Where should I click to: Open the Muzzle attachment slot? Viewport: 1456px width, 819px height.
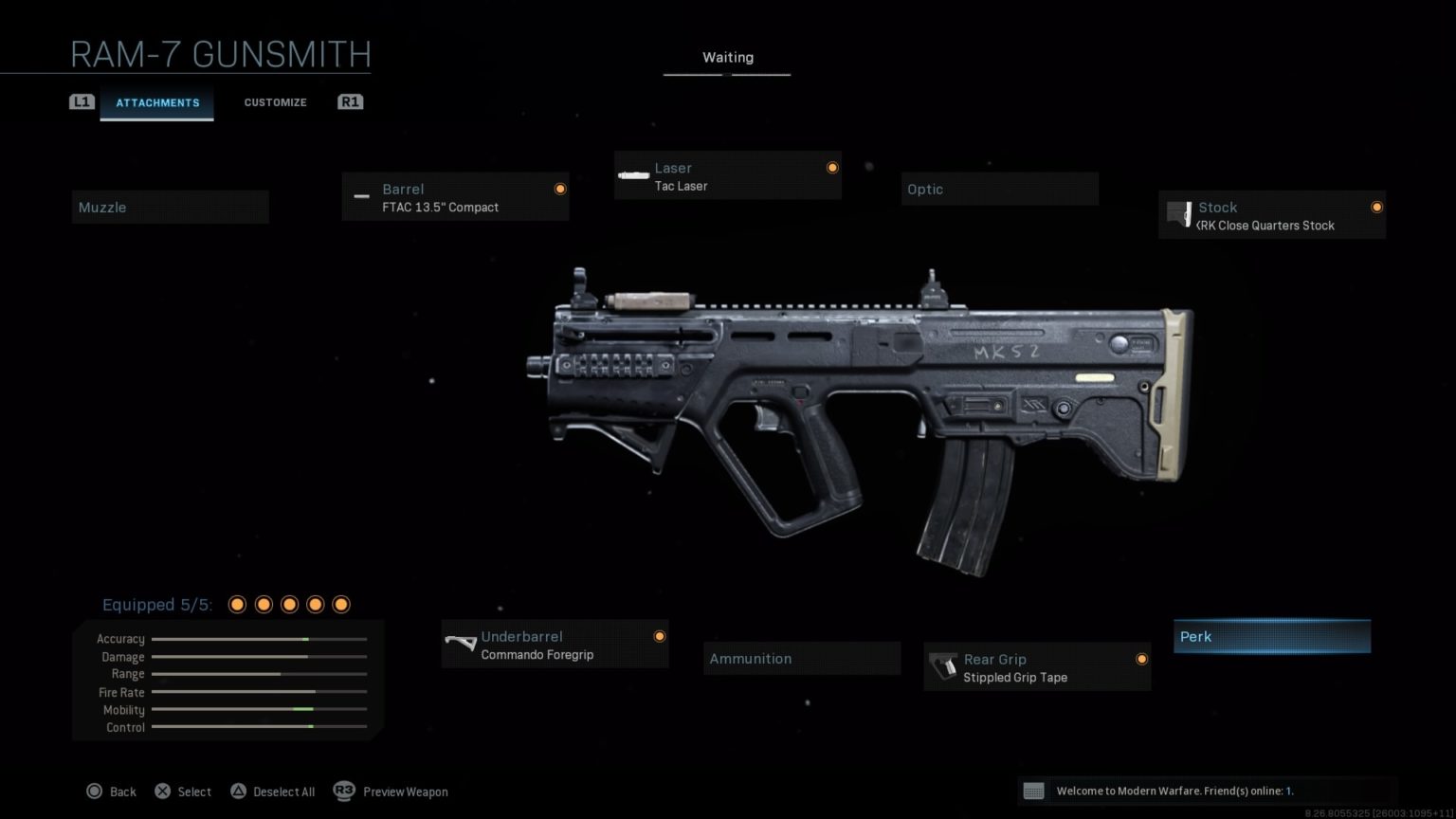pyautogui.click(x=171, y=207)
